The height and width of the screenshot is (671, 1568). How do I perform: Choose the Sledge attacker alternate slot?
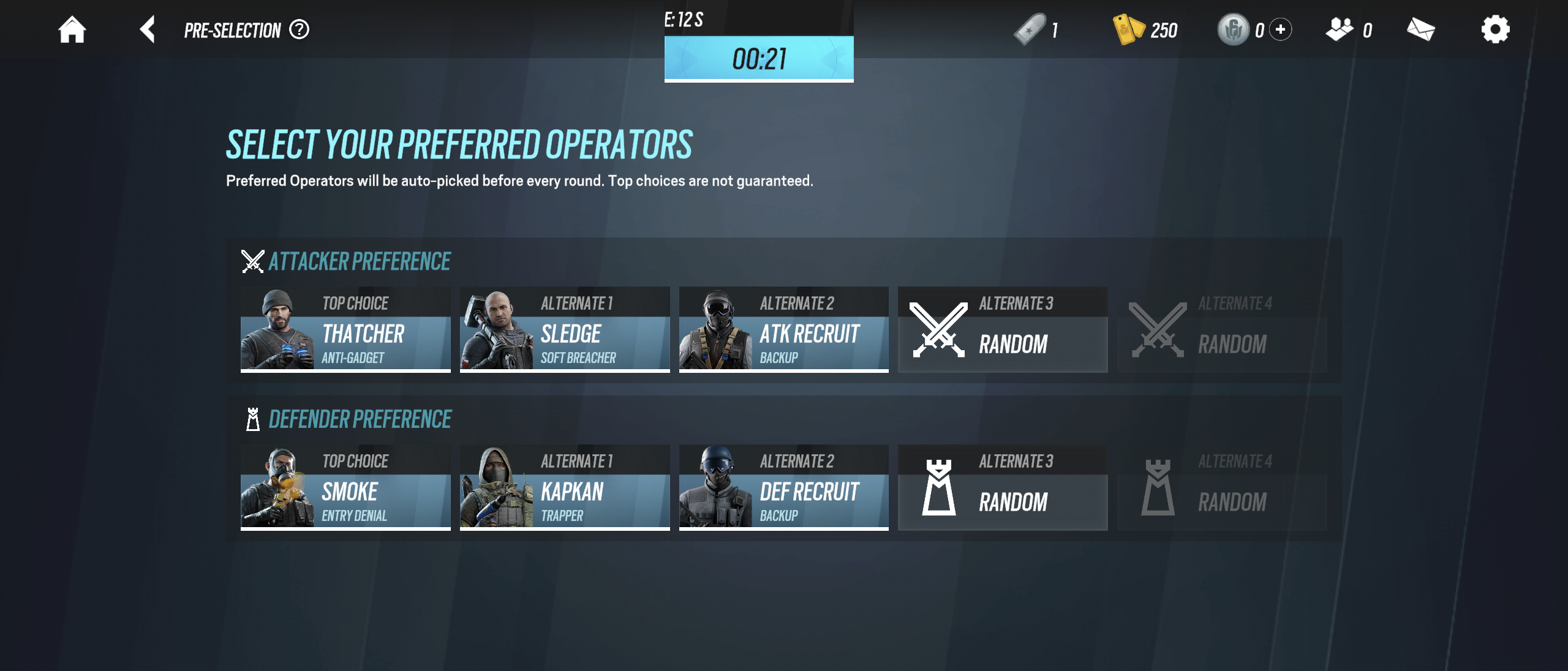click(x=565, y=329)
